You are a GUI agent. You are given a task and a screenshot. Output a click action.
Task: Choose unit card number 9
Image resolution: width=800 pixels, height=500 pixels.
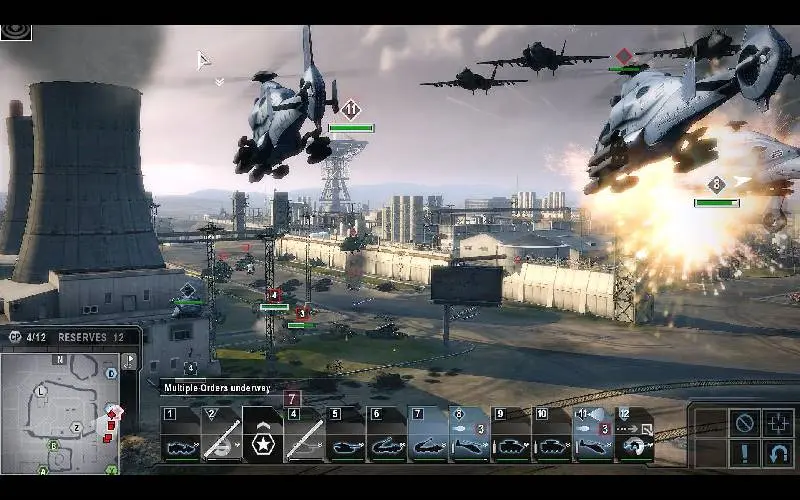click(510, 435)
